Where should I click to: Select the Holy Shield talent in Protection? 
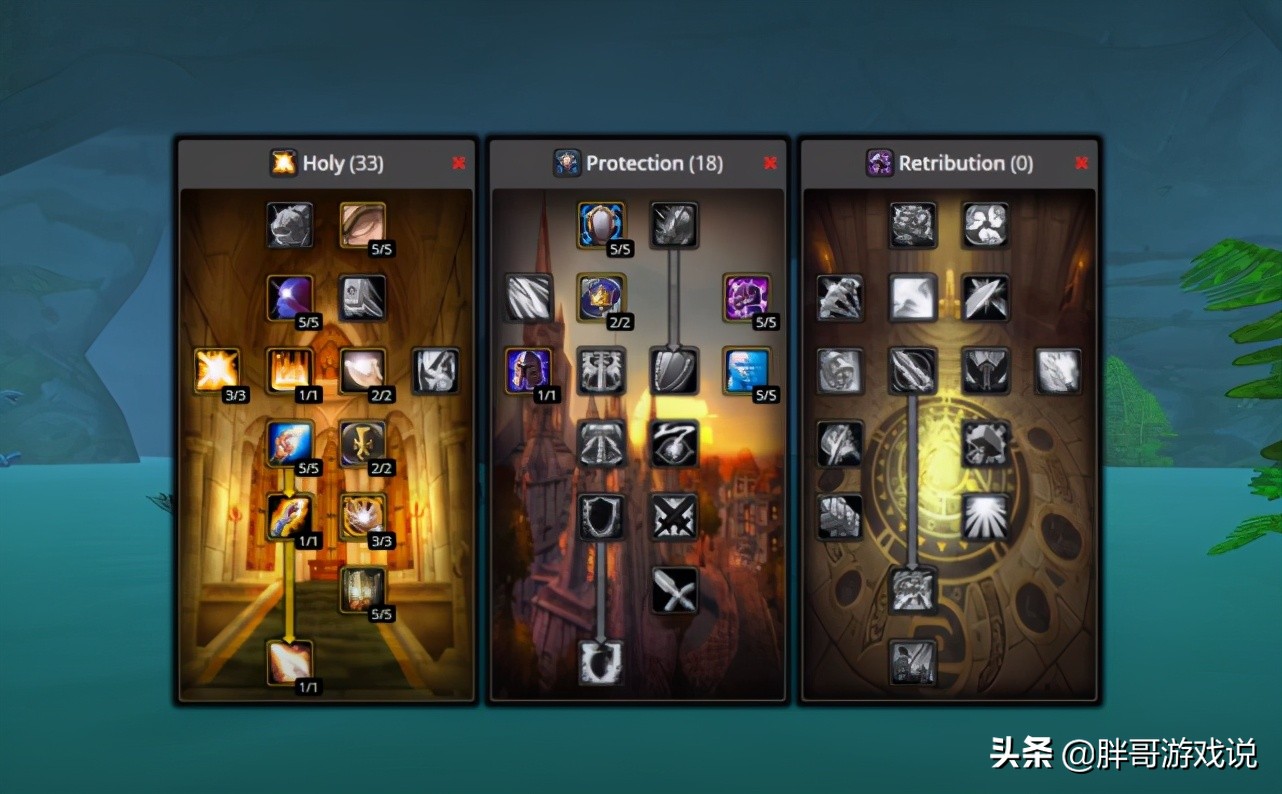(602, 663)
